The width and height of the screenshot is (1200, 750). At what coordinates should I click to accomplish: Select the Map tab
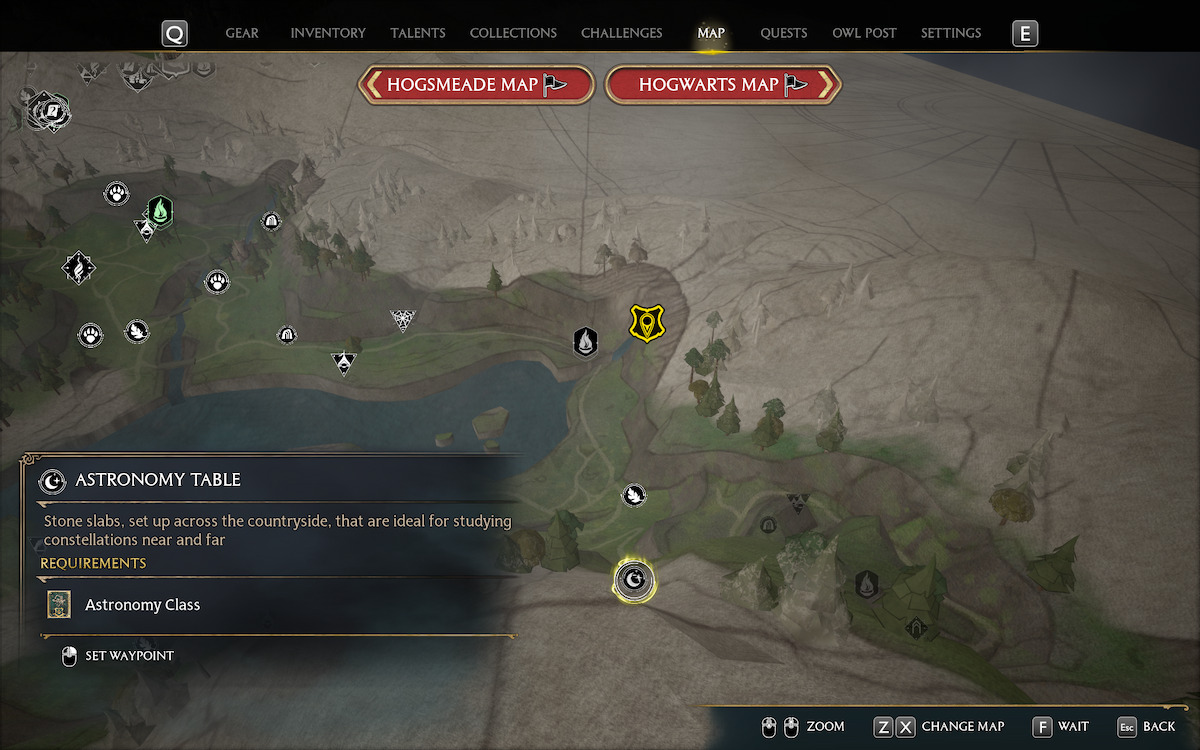click(711, 33)
